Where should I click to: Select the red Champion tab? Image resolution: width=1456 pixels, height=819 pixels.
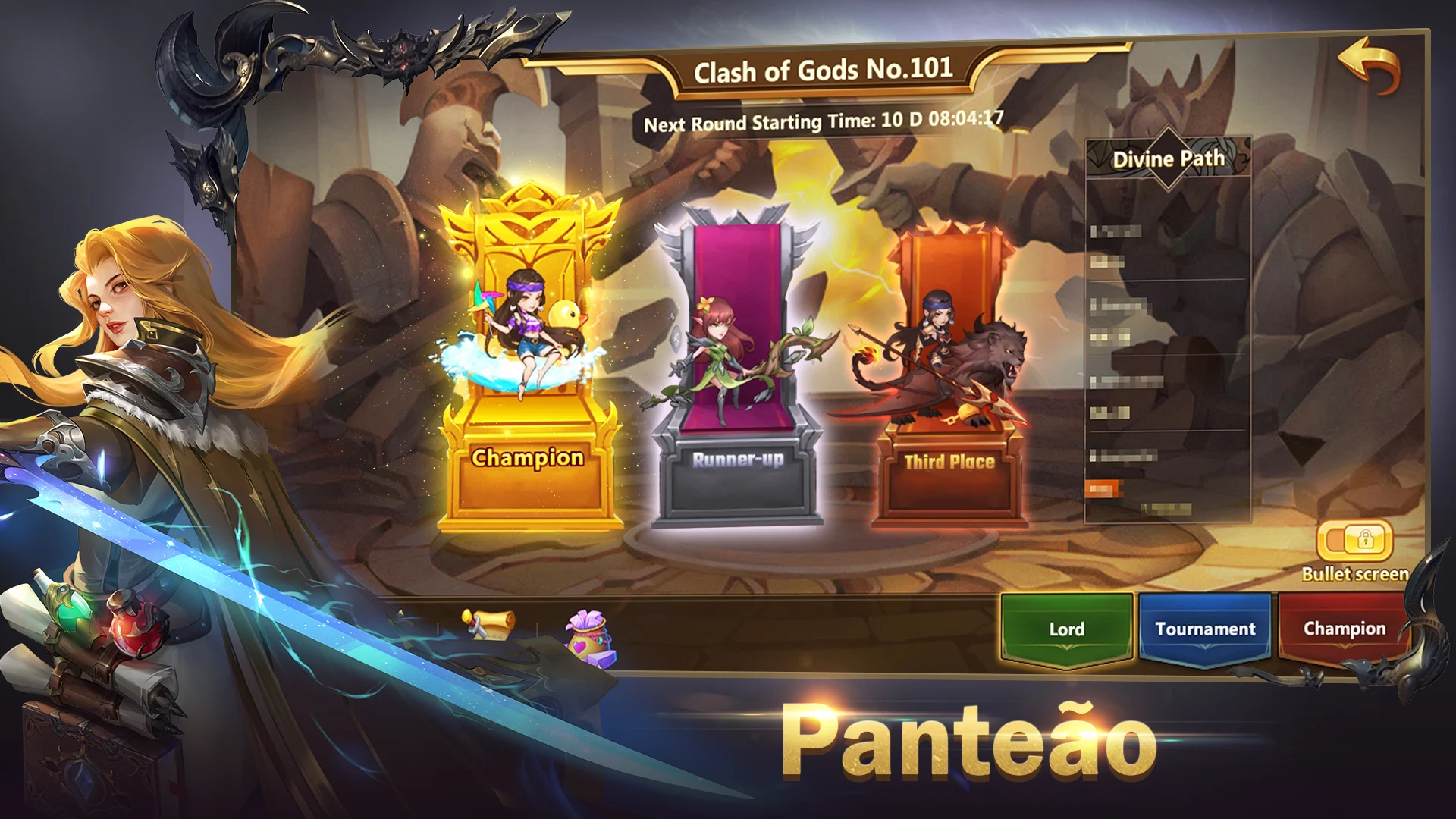point(1344,629)
